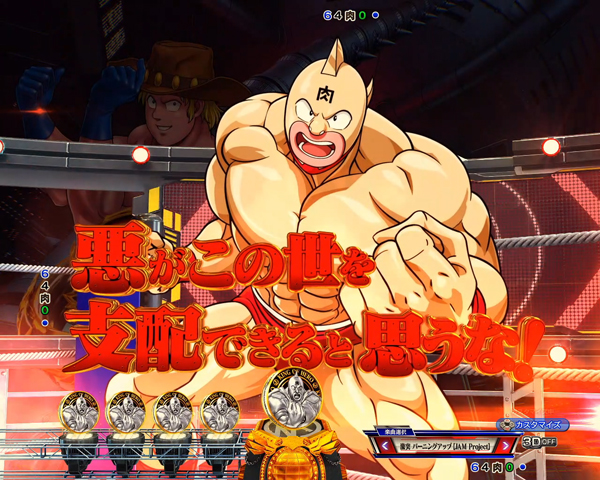This screenshot has height=480, width=600.
Task: Select the current song title 衝突 バーニングアップ
Action: [445, 444]
